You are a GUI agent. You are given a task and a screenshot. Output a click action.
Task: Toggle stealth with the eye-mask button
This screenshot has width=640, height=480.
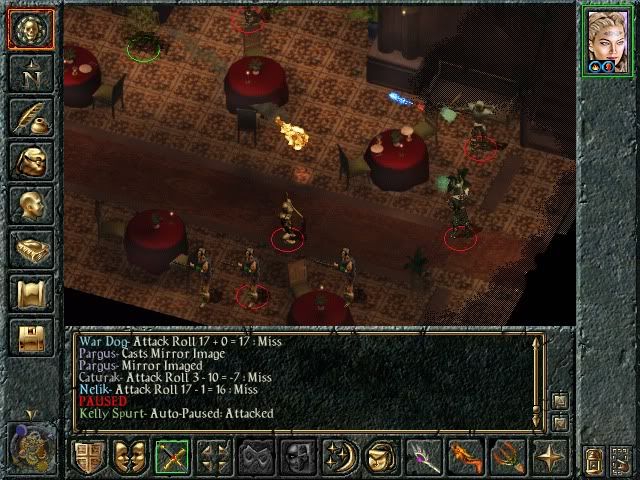click(256, 456)
